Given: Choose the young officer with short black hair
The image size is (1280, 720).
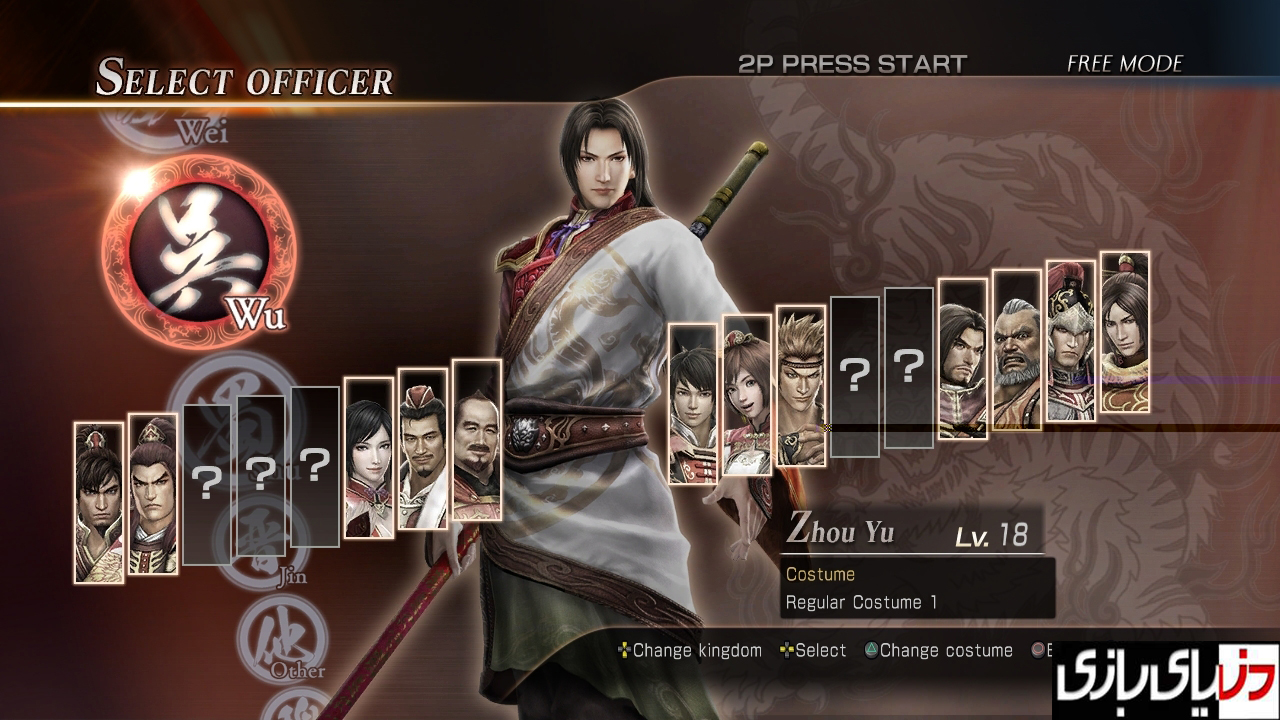Looking at the screenshot, I should coord(693,404).
